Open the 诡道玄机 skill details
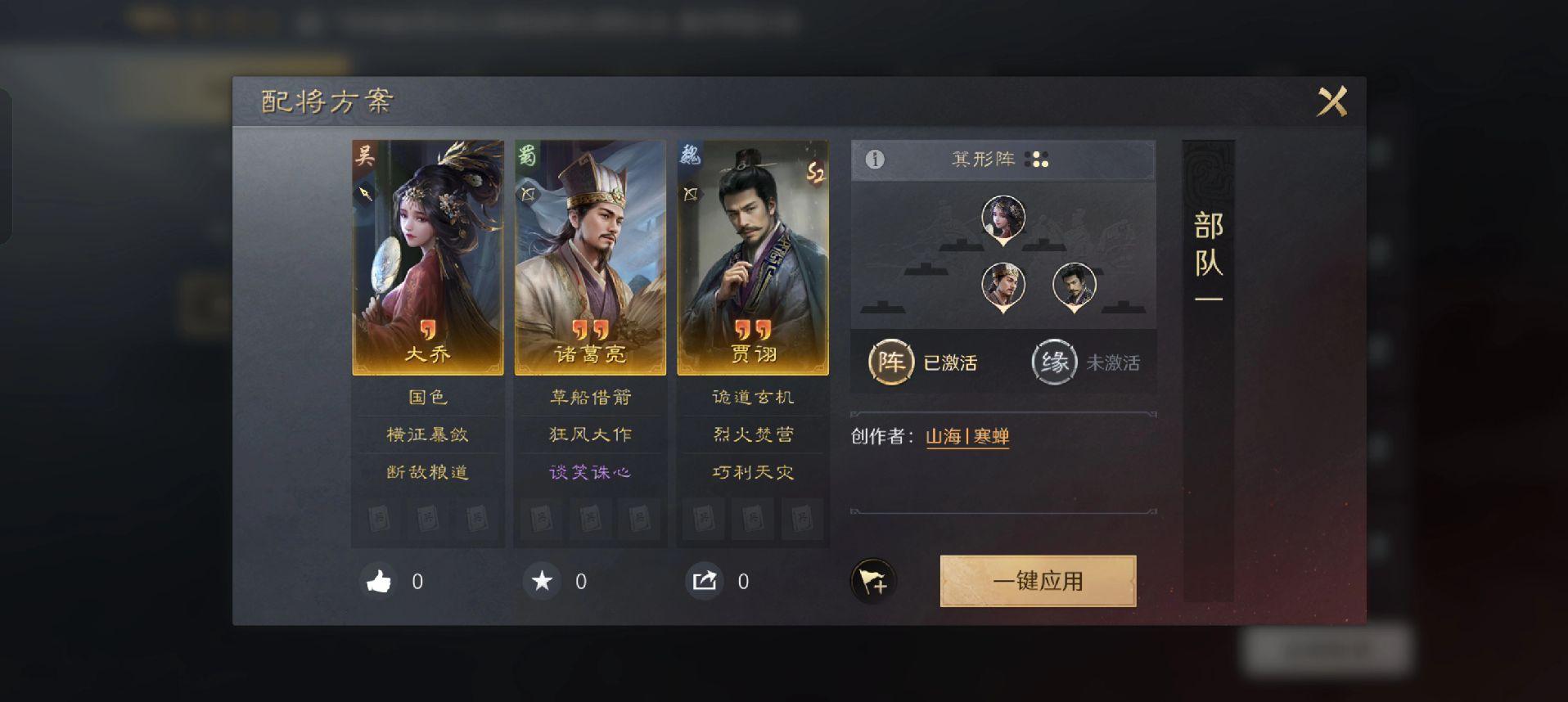This screenshot has height=702, width=1568. [752, 398]
